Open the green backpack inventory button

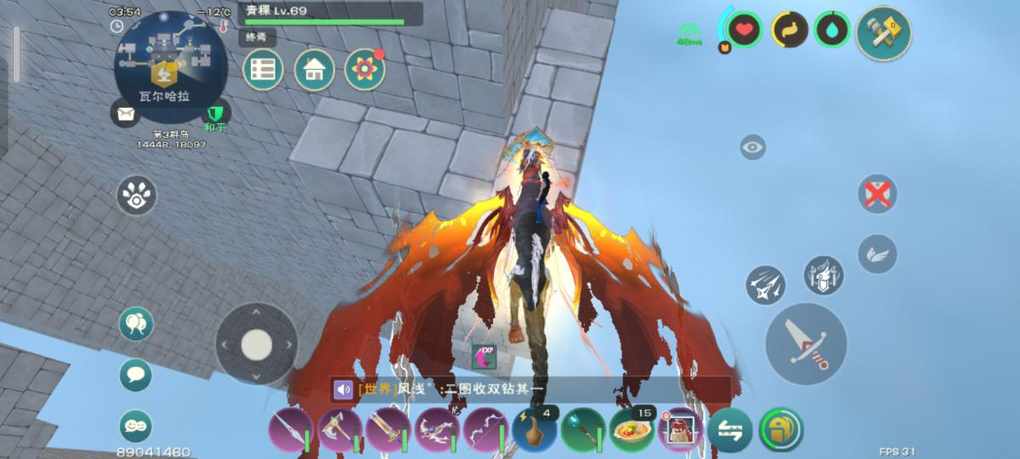[x=780, y=430]
